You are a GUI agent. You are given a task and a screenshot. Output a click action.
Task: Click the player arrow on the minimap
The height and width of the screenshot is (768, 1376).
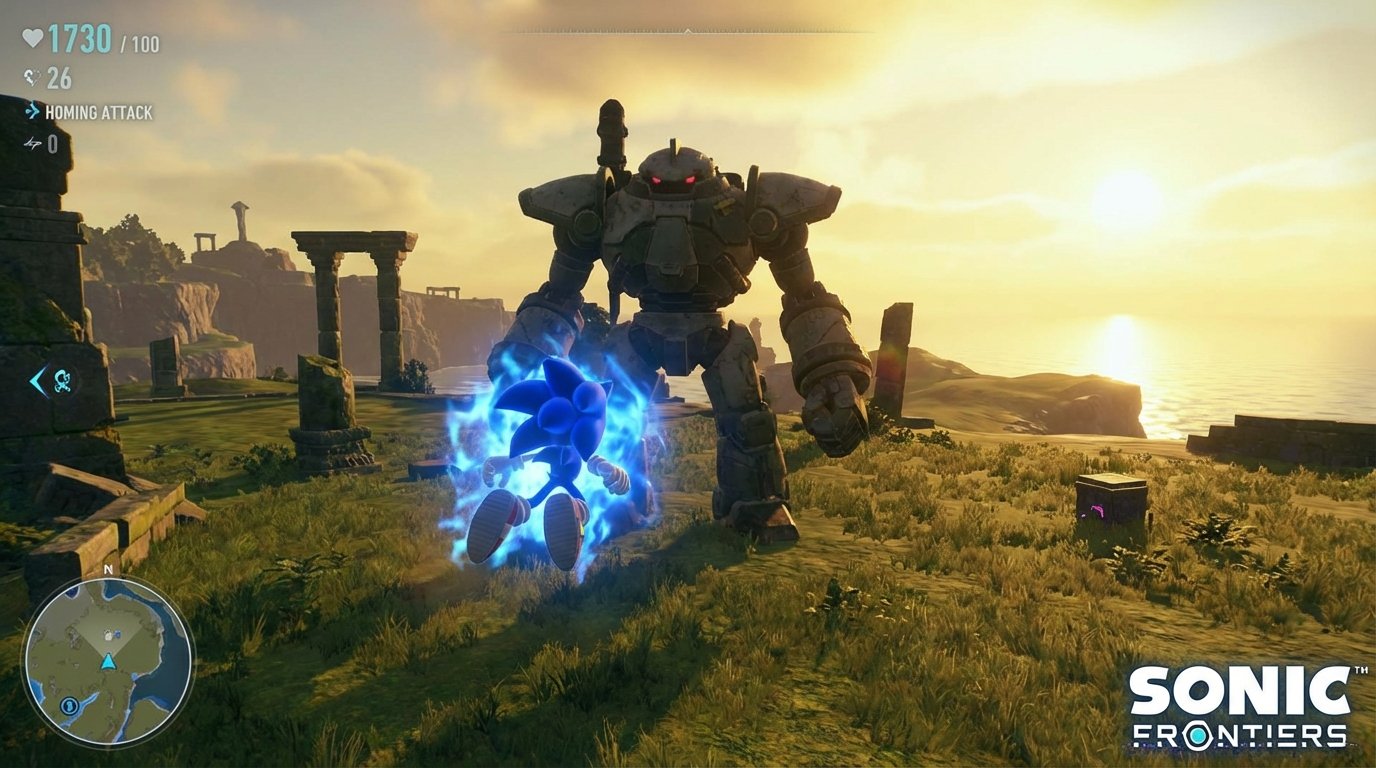[x=108, y=662]
